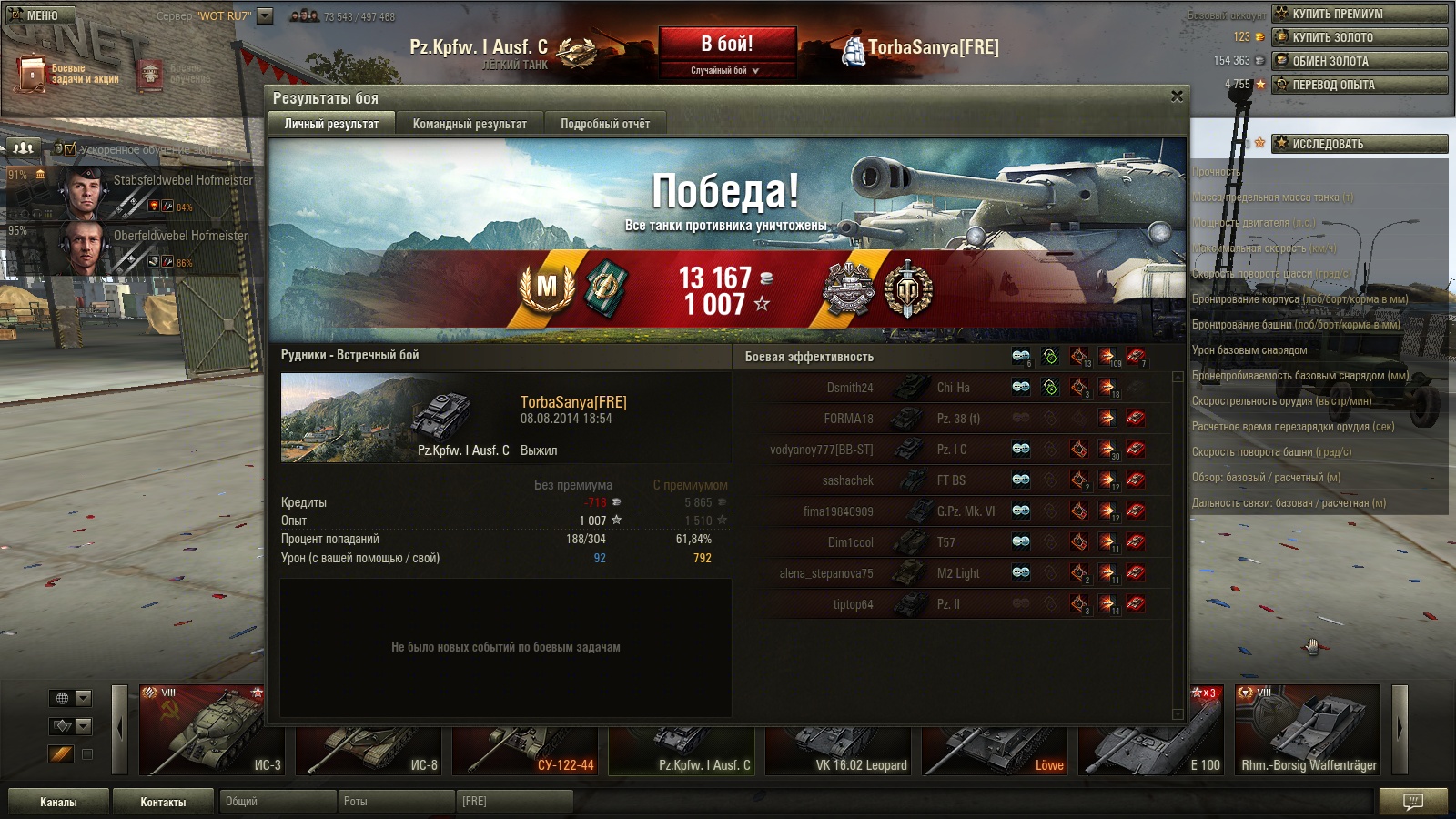Open the Боевые задачи и акции panel

[x=68, y=74]
